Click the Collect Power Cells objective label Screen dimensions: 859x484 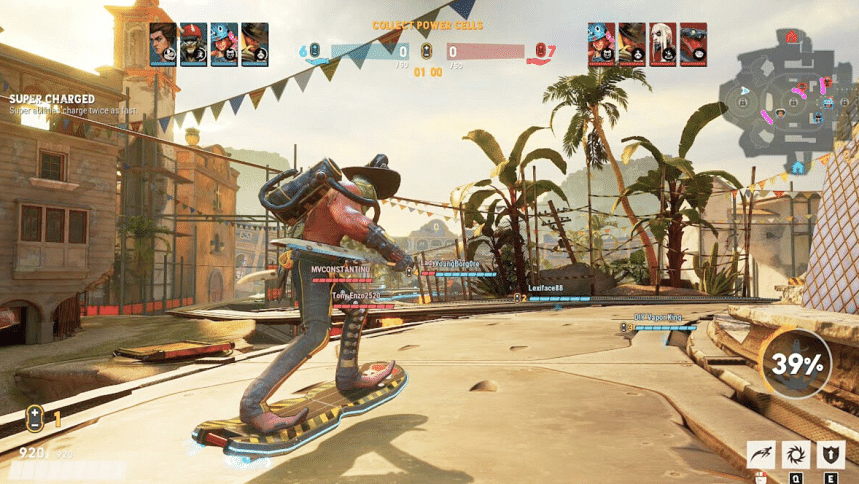[428, 24]
